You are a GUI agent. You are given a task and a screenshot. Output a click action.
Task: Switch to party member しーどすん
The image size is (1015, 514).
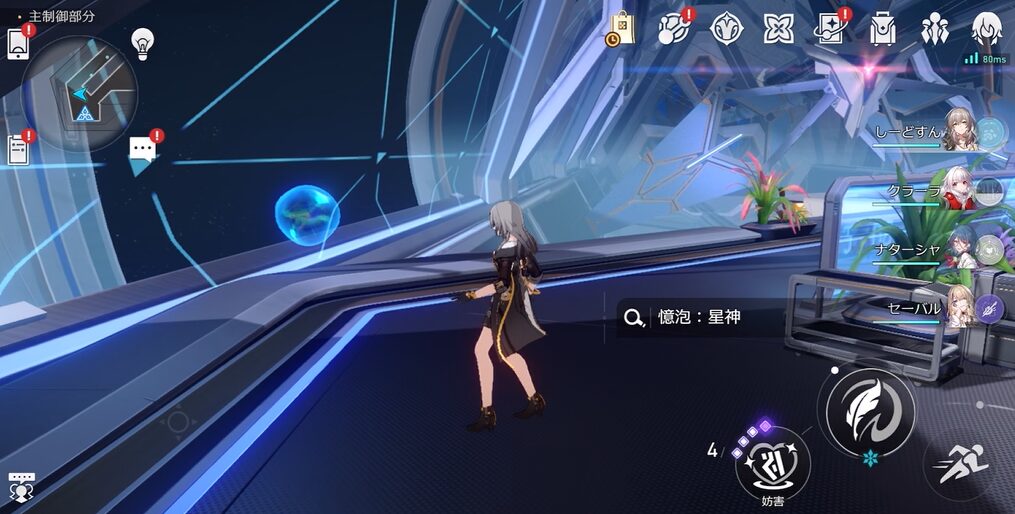(958, 131)
